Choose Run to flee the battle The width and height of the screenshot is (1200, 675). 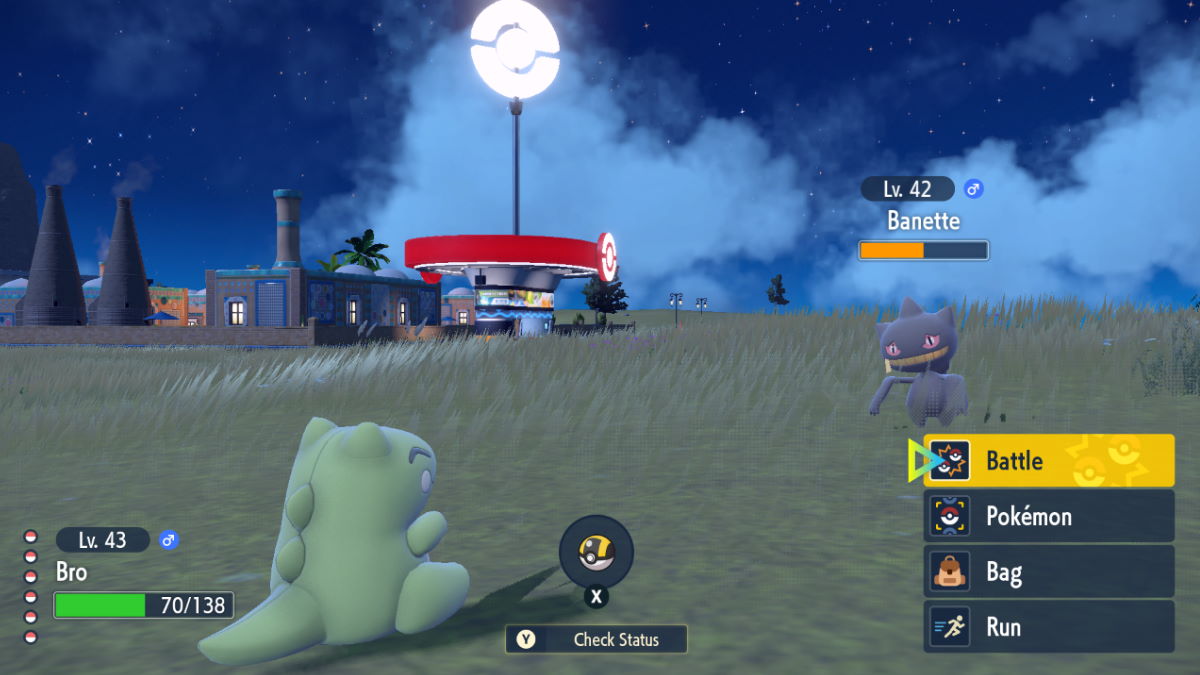[x=1047, y=627]
